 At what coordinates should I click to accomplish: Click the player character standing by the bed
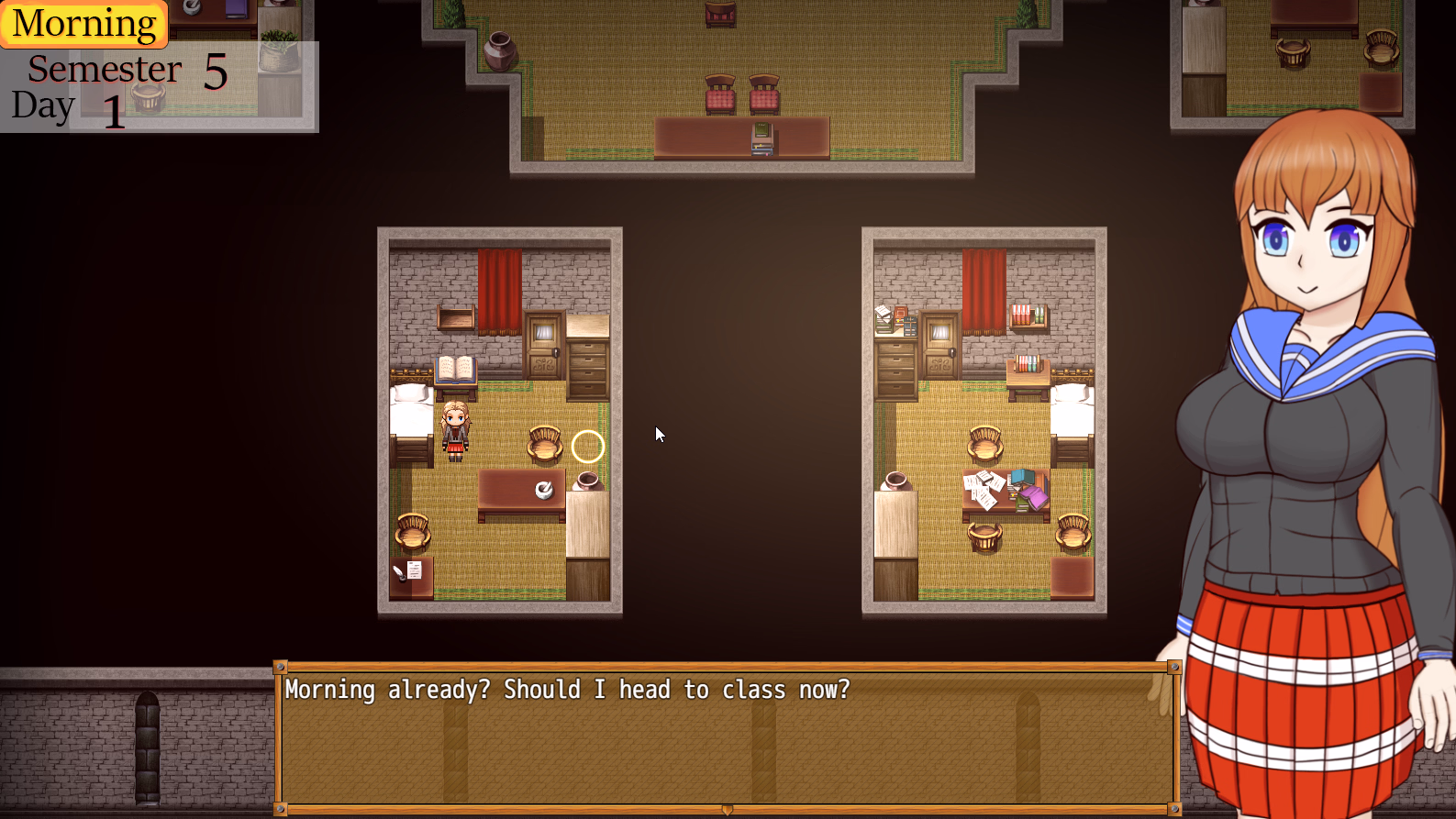click(x=455, y=431)
